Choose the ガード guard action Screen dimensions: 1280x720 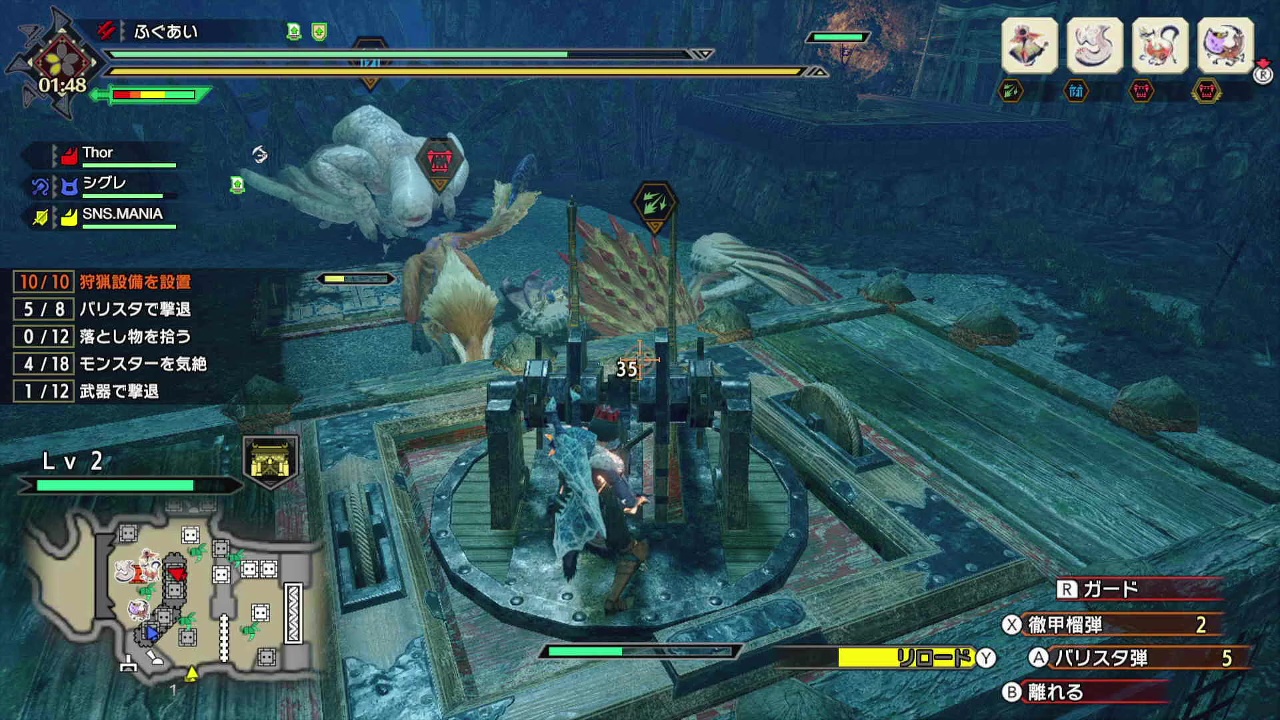click(1110, 589)
